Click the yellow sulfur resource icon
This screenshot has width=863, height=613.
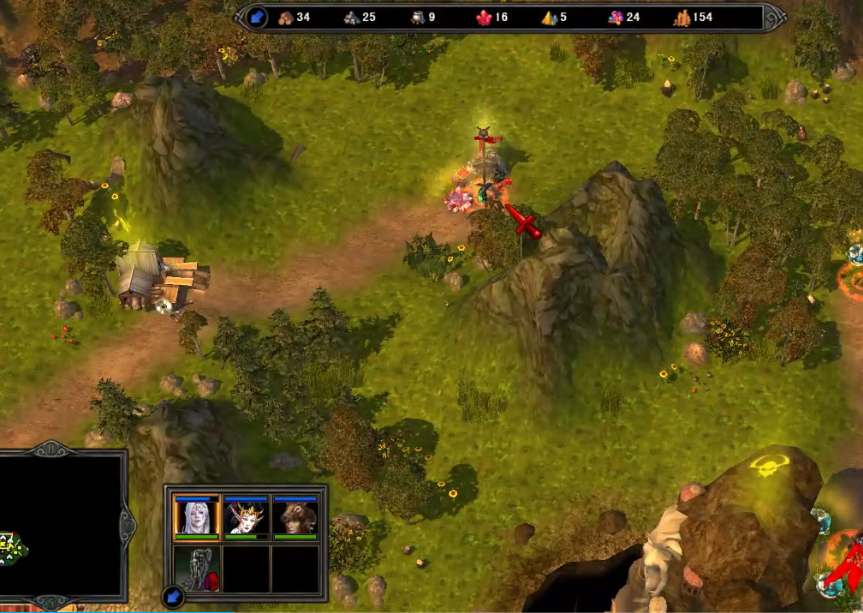pos(549,17)
